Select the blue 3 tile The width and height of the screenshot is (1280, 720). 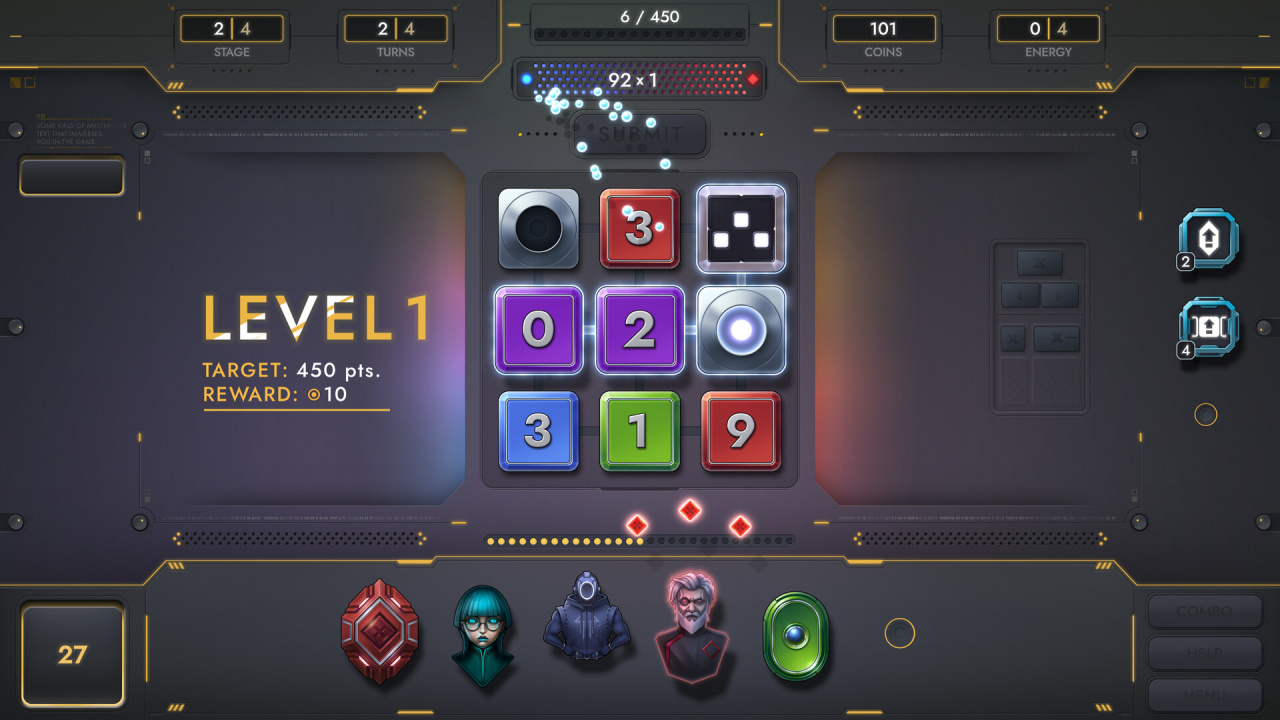click(538, 430)
